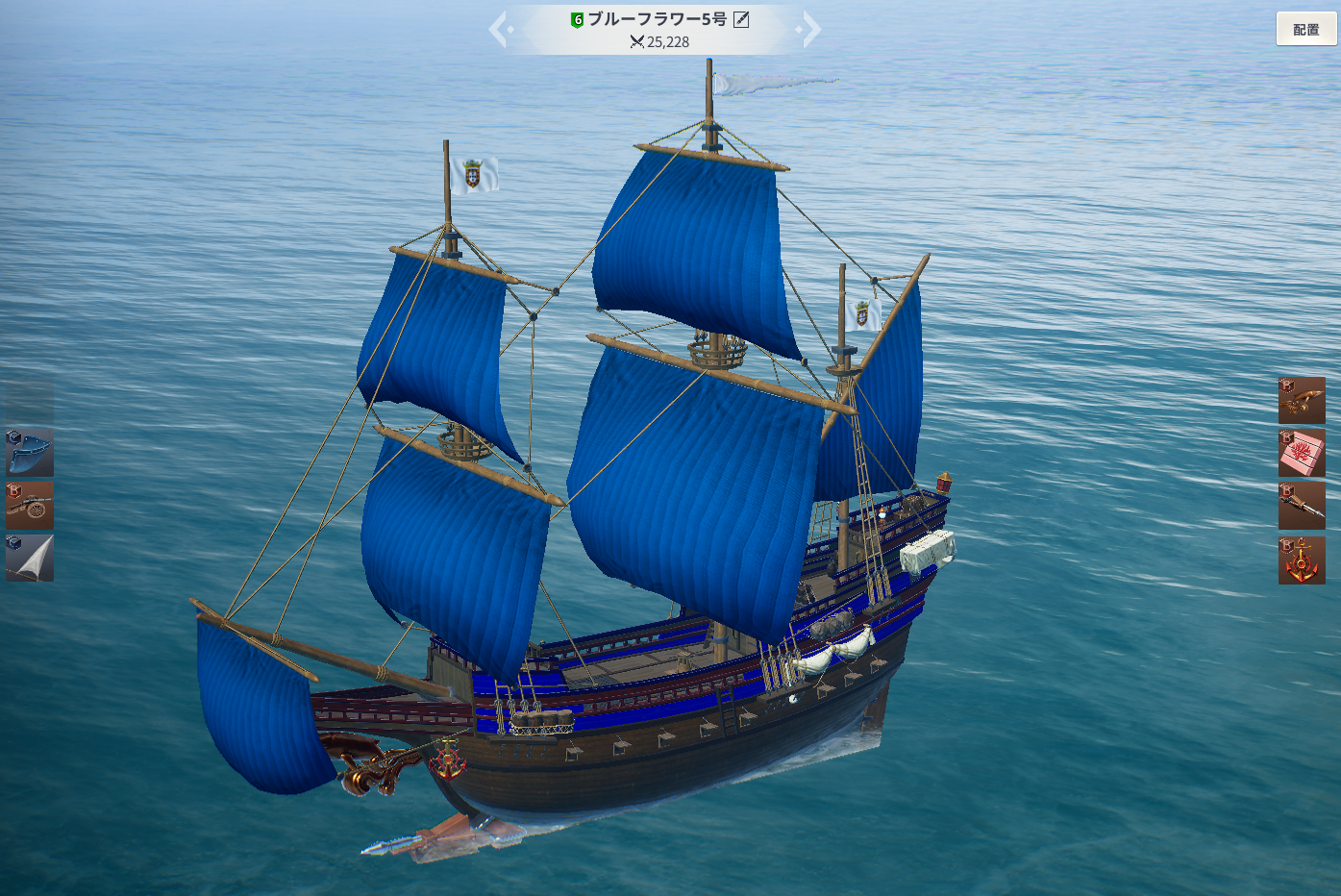Show the next ship with right arrow
This screenshot has width=1341, height=896.
point(811,30)
